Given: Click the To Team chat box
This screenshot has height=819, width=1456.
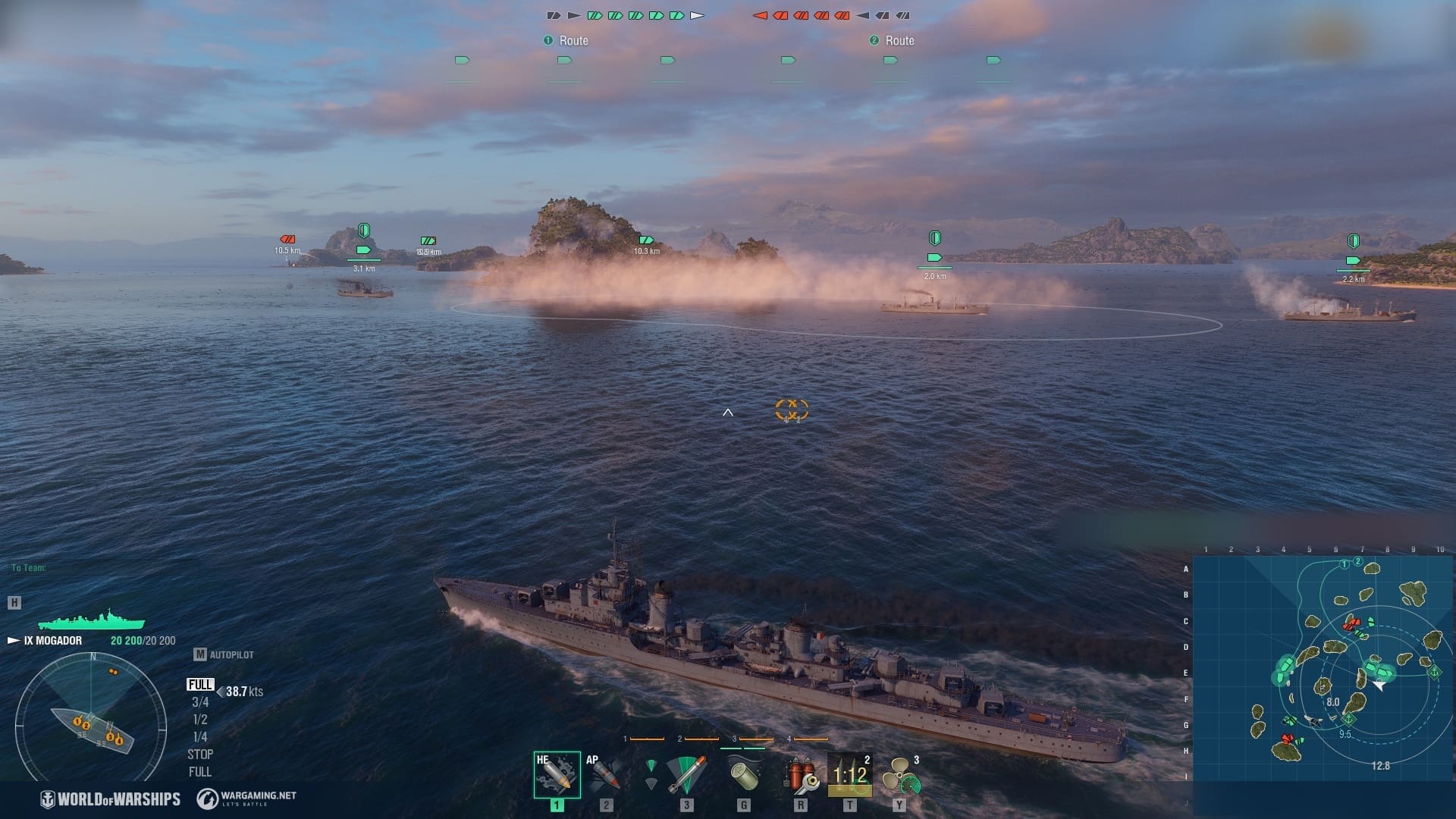Looking at the screenshot, I should (29, 568).
